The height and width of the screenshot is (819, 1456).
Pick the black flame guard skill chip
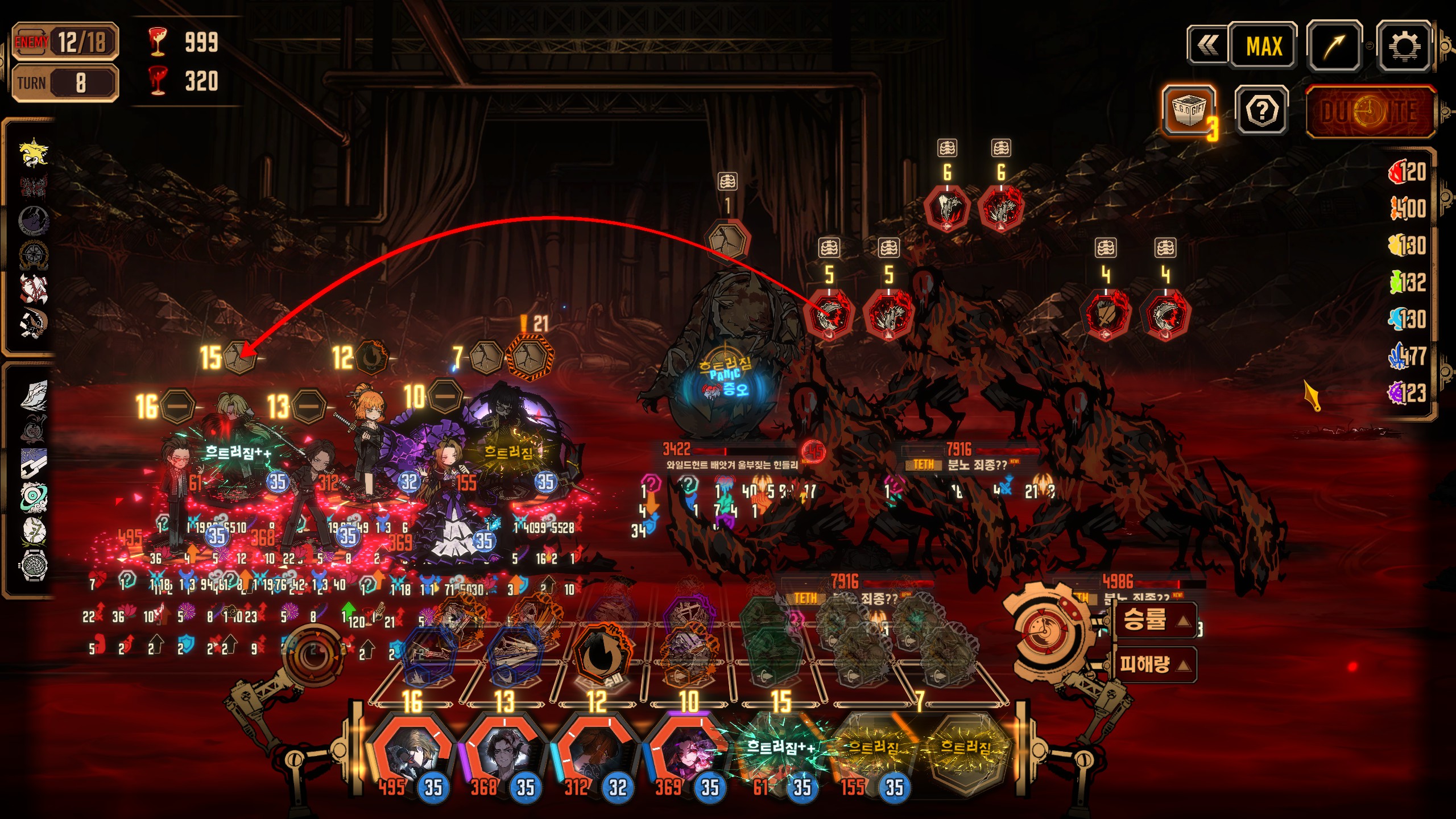click(x=598, y=654)
